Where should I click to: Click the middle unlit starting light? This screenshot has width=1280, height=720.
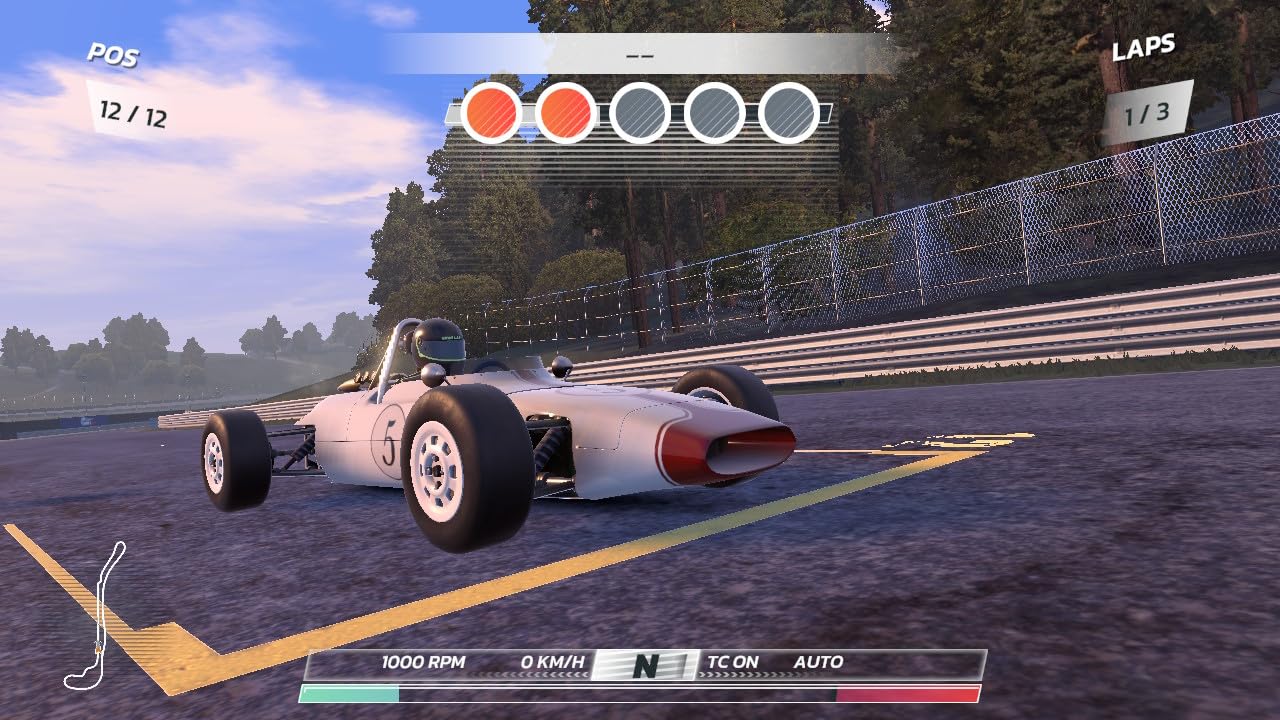point(640,113)
